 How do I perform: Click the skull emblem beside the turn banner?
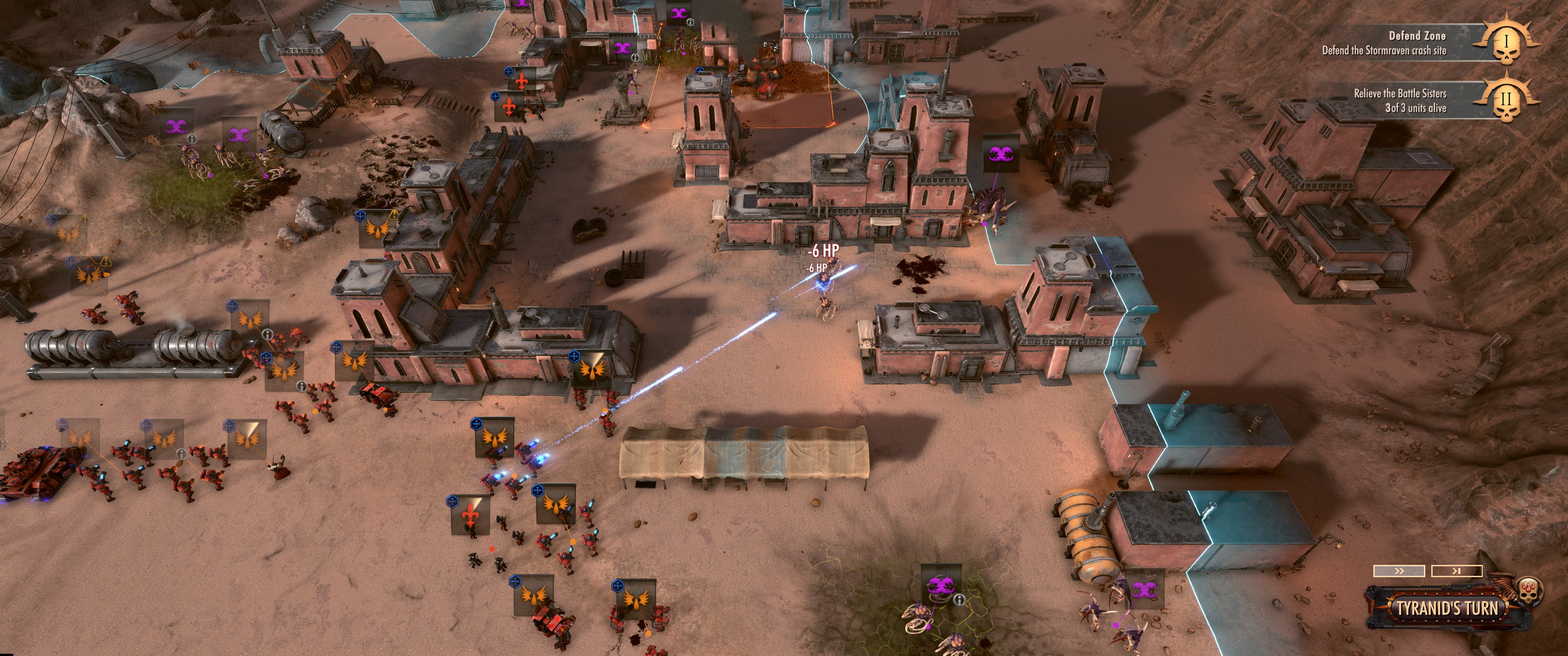click(1527, 589)
